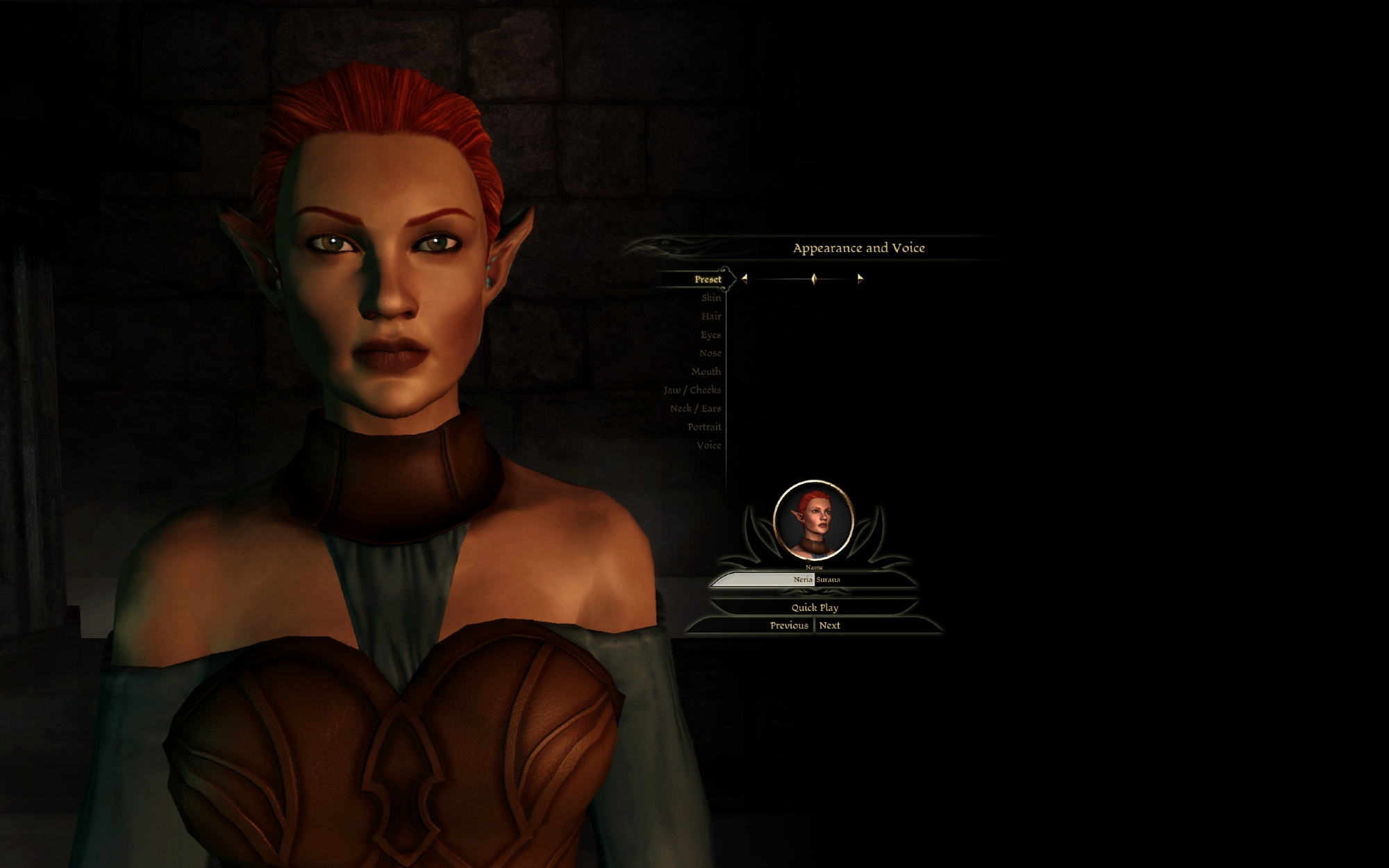The image size is (1389, 868).
Task: Switch to Neck / Ears category
Action: 695,408
